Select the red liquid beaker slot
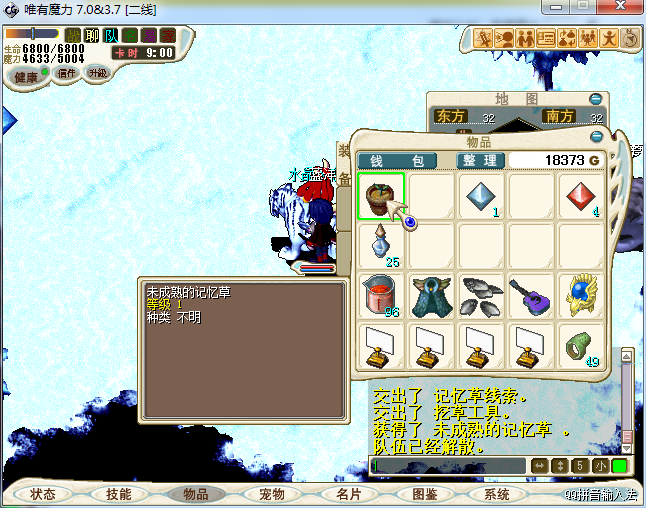This screenshot has height=508, width=646. pyautogui.click(x=381, y=296)
